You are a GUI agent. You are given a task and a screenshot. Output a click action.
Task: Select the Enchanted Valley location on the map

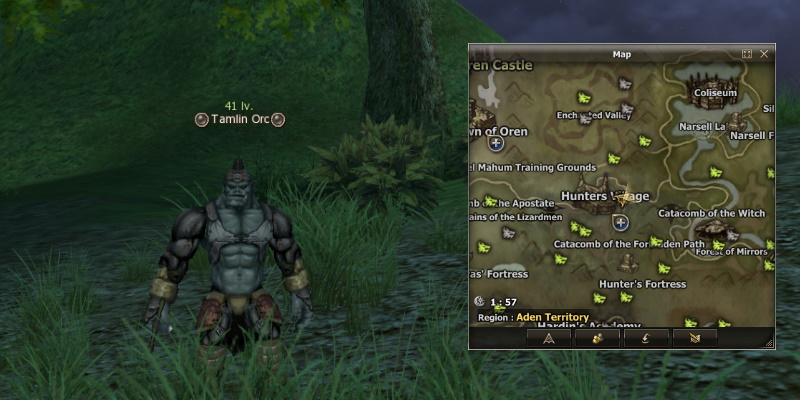pos(595,115)
